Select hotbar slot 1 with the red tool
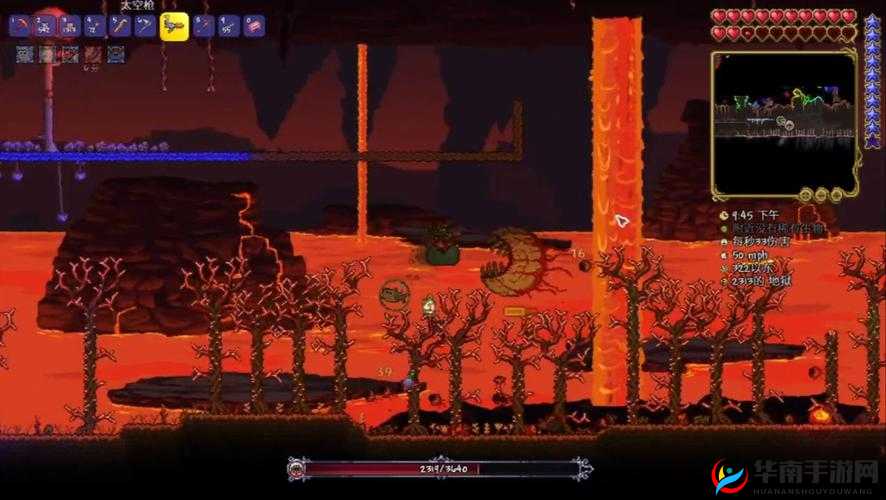The height and width of the screenshot is (500, 886). [19, 26]
